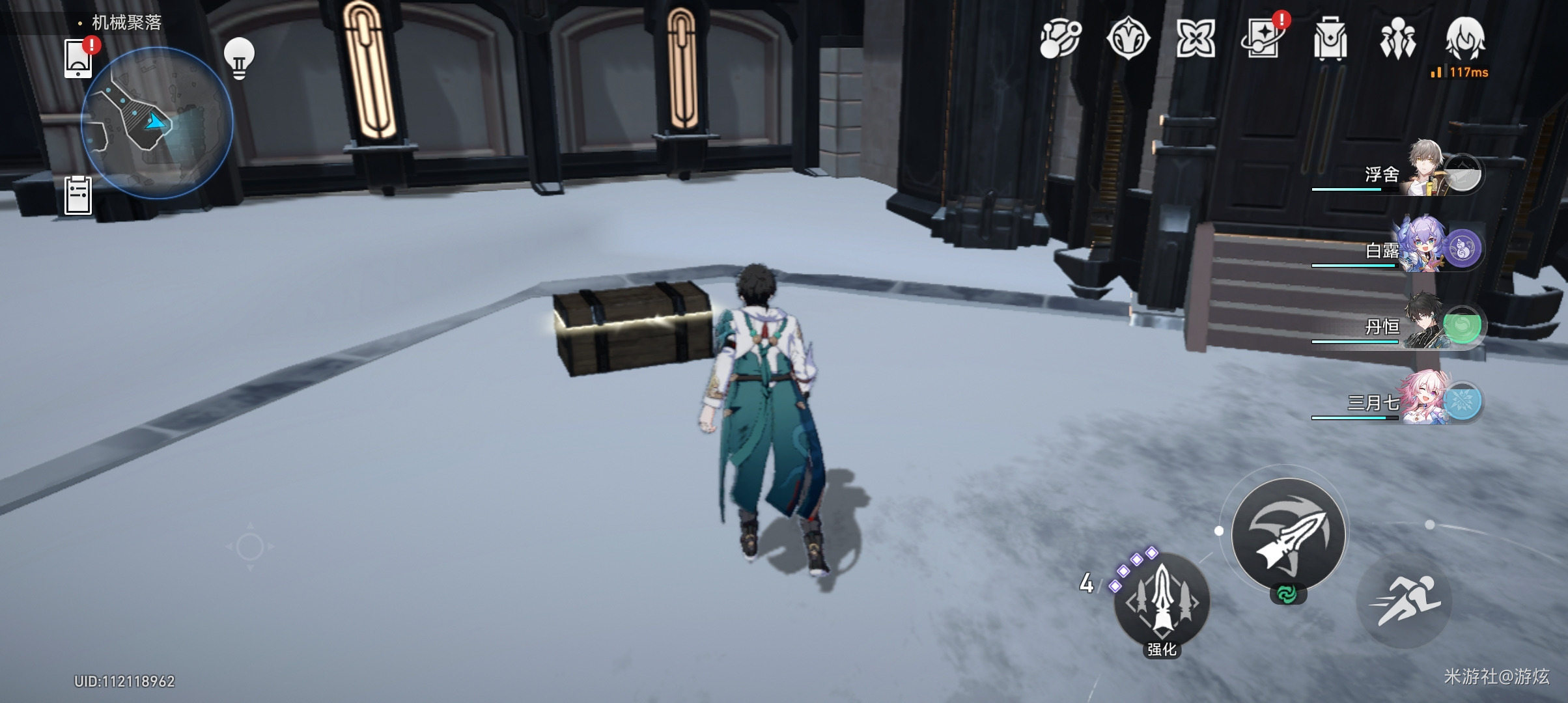Use the spear basic attack button
The height and width of the screenshot is (703, 1568).
(x=1289, y=534)
